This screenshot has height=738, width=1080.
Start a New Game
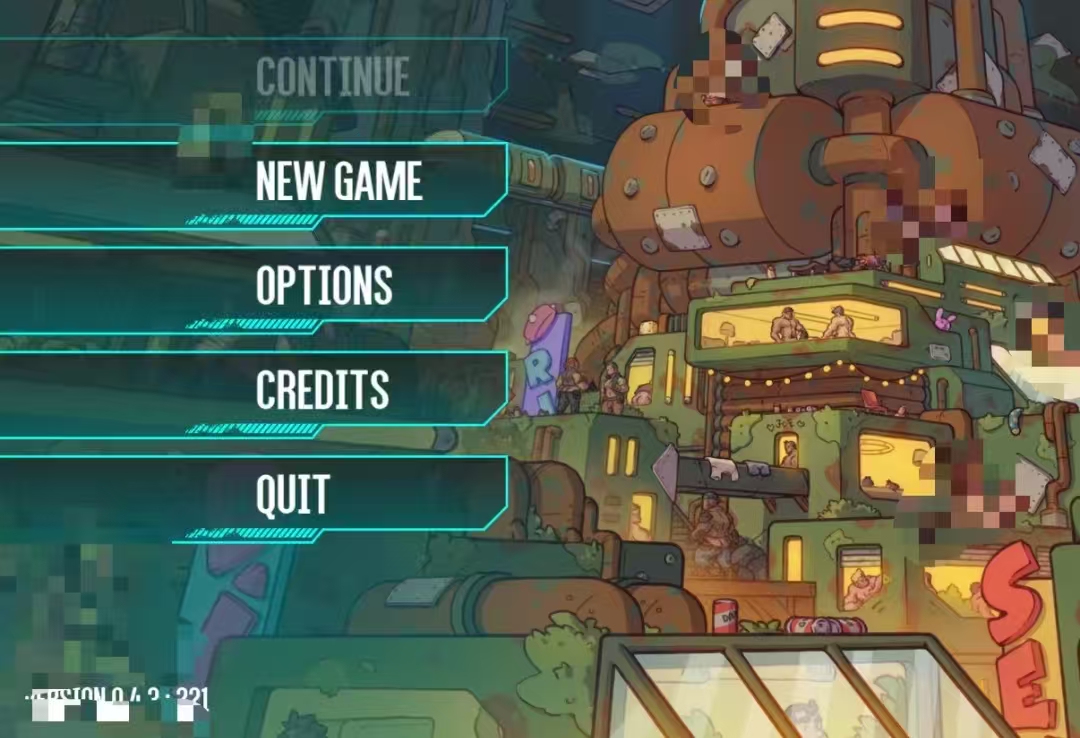tap(338, 182)
